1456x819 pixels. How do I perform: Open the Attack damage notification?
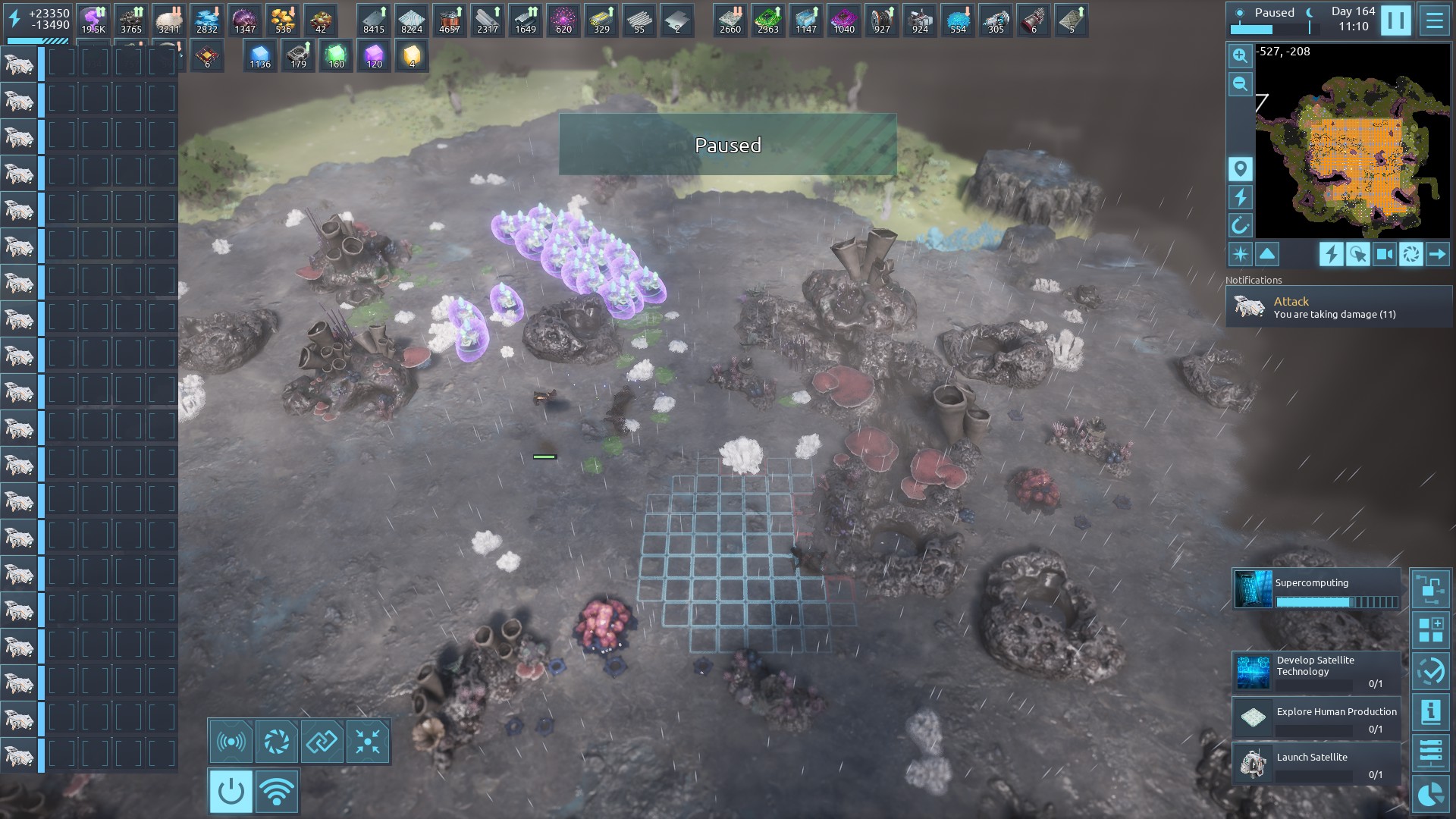click(x=1338, y=307)
